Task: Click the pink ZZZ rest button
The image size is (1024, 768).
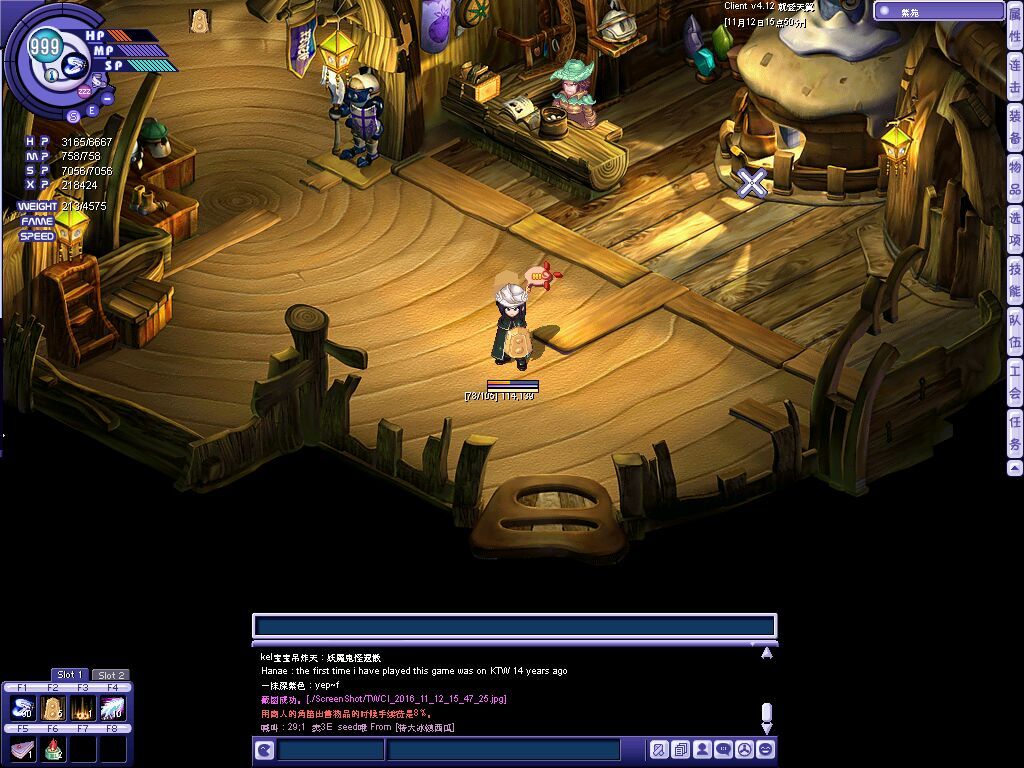Action: [x=84, y=91]
